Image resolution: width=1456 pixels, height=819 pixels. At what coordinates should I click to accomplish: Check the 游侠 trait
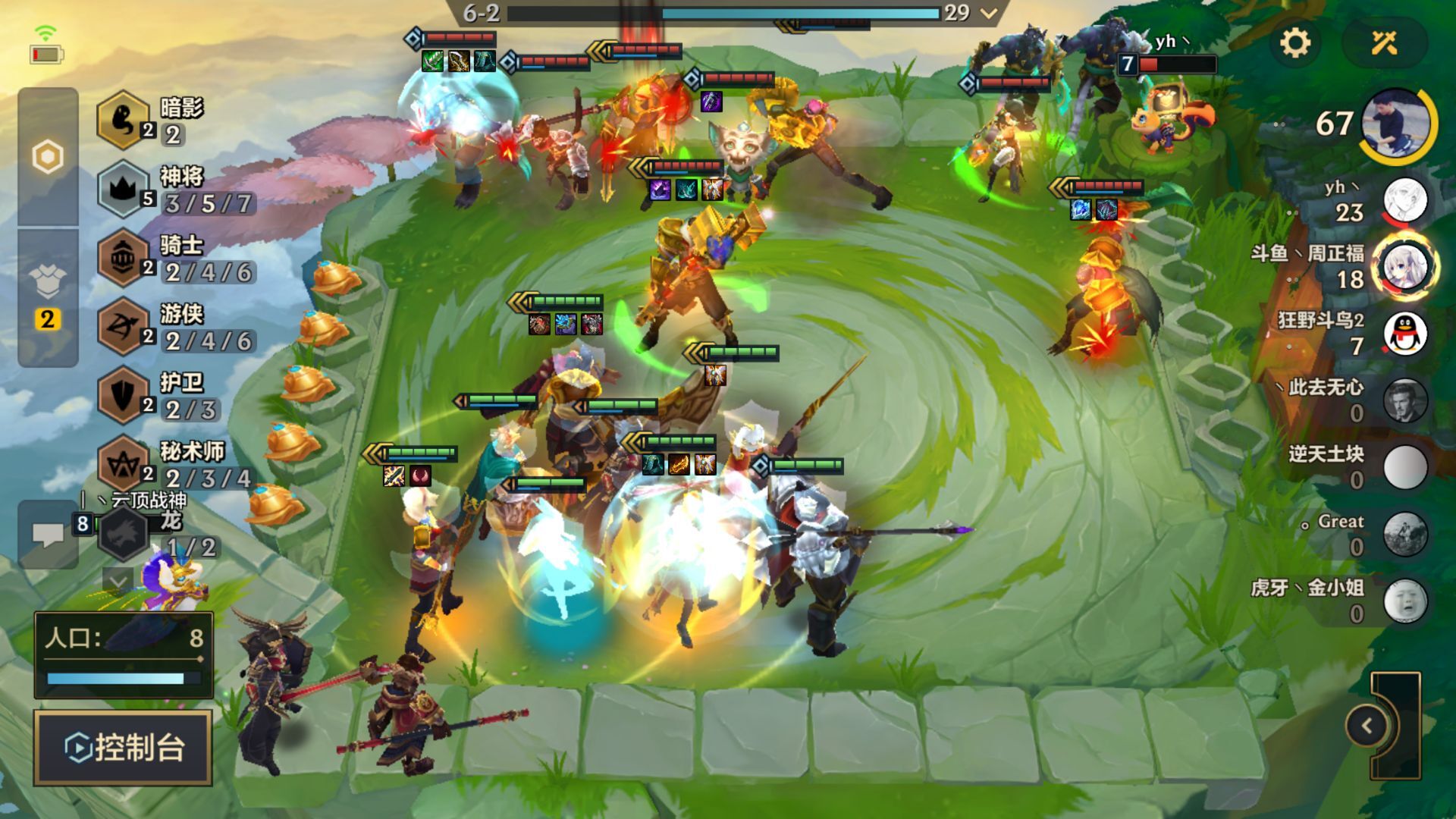coord(123,327)
